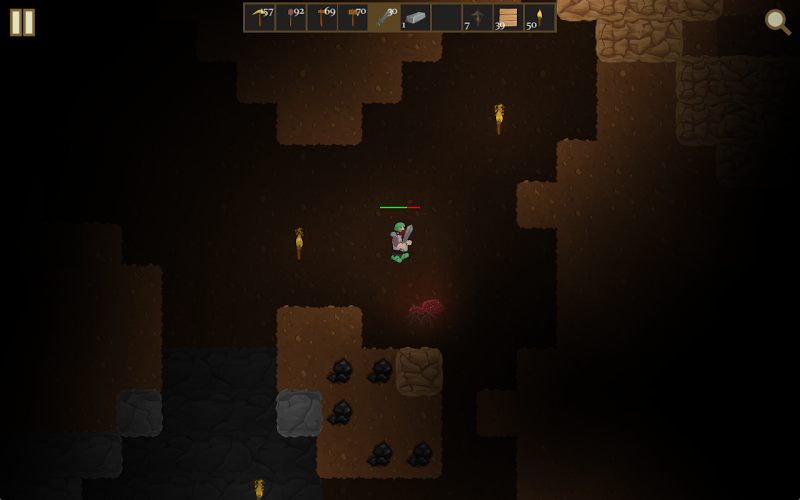Open the magnifying glass zoom control
The height and width of the screenshot is (500, 800).
777,21
